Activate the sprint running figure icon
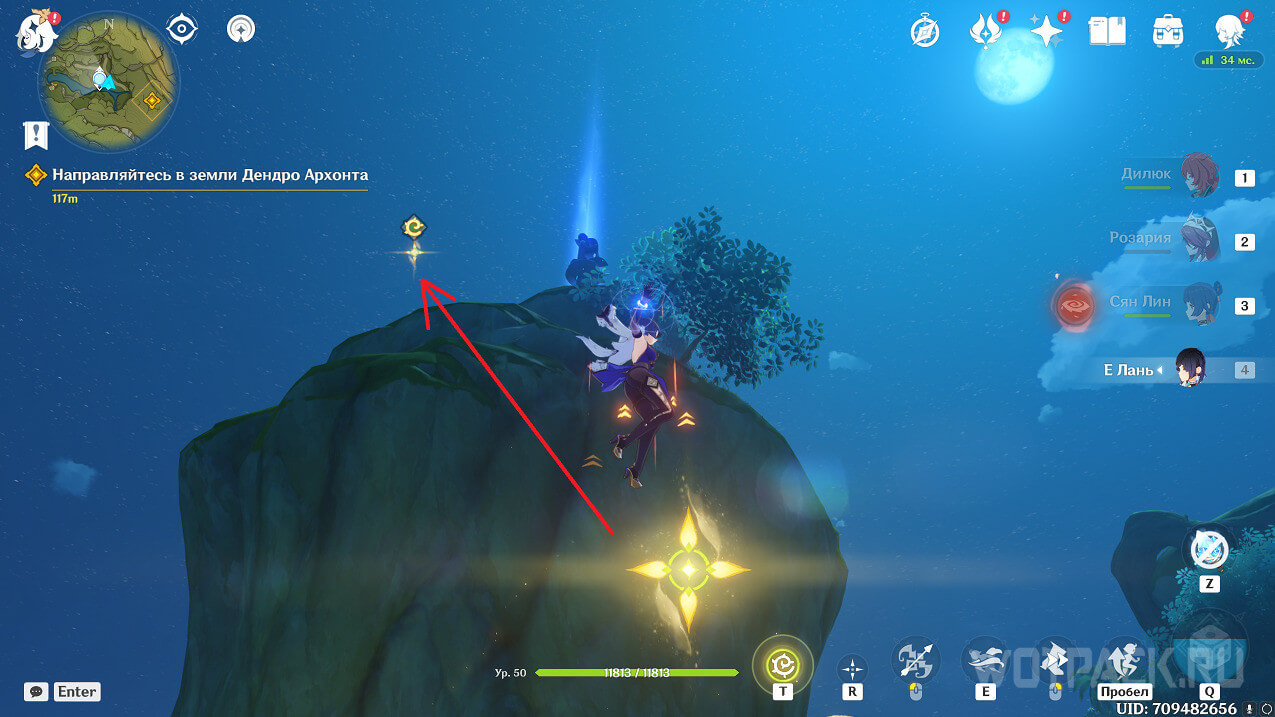Image resolution: width=1275 pixels, height=717 pixels. pyautogui.click(x=1124, y=660)
